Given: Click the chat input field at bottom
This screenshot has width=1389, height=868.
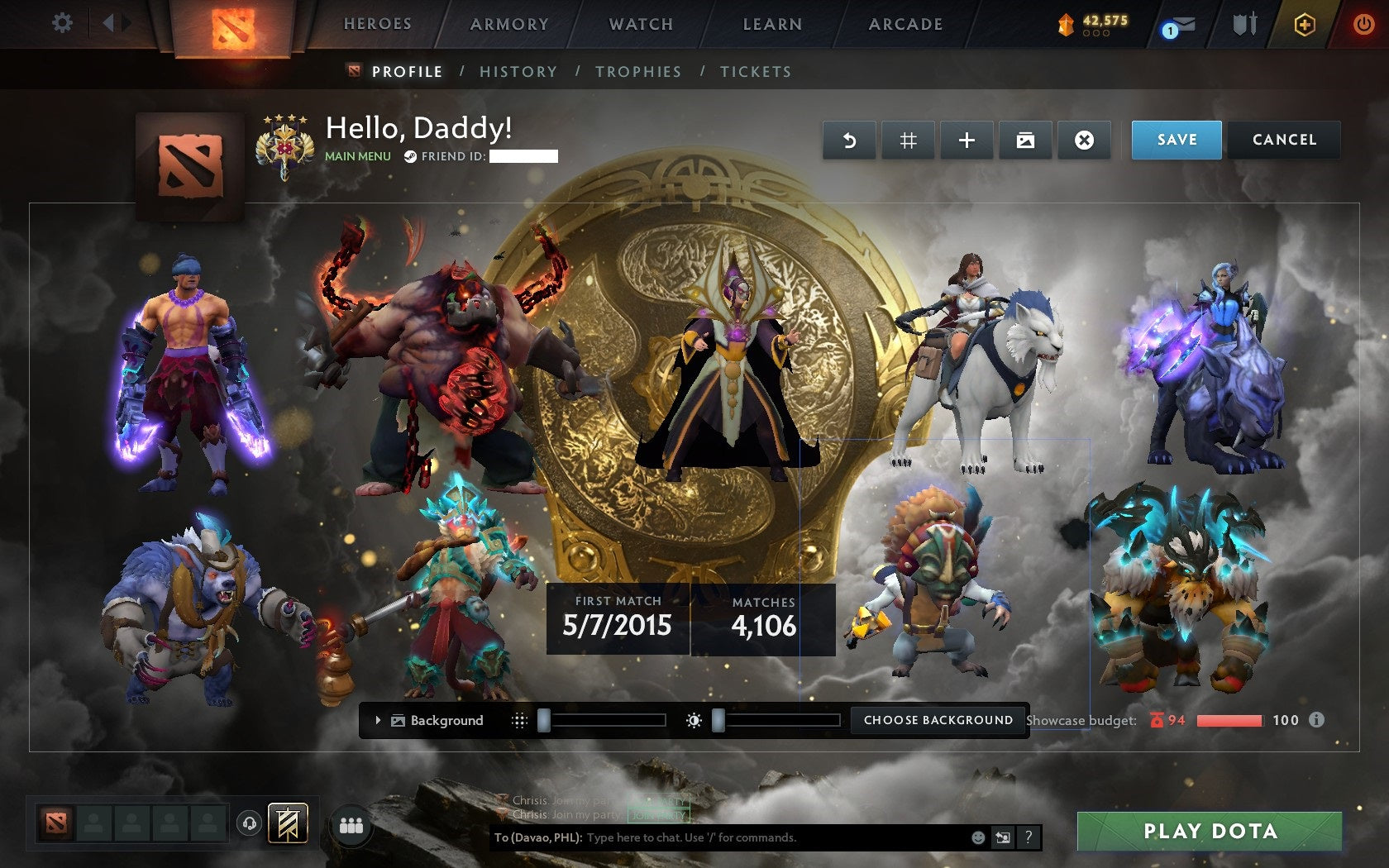Looking at the screenshot, I should pos(744,837).
